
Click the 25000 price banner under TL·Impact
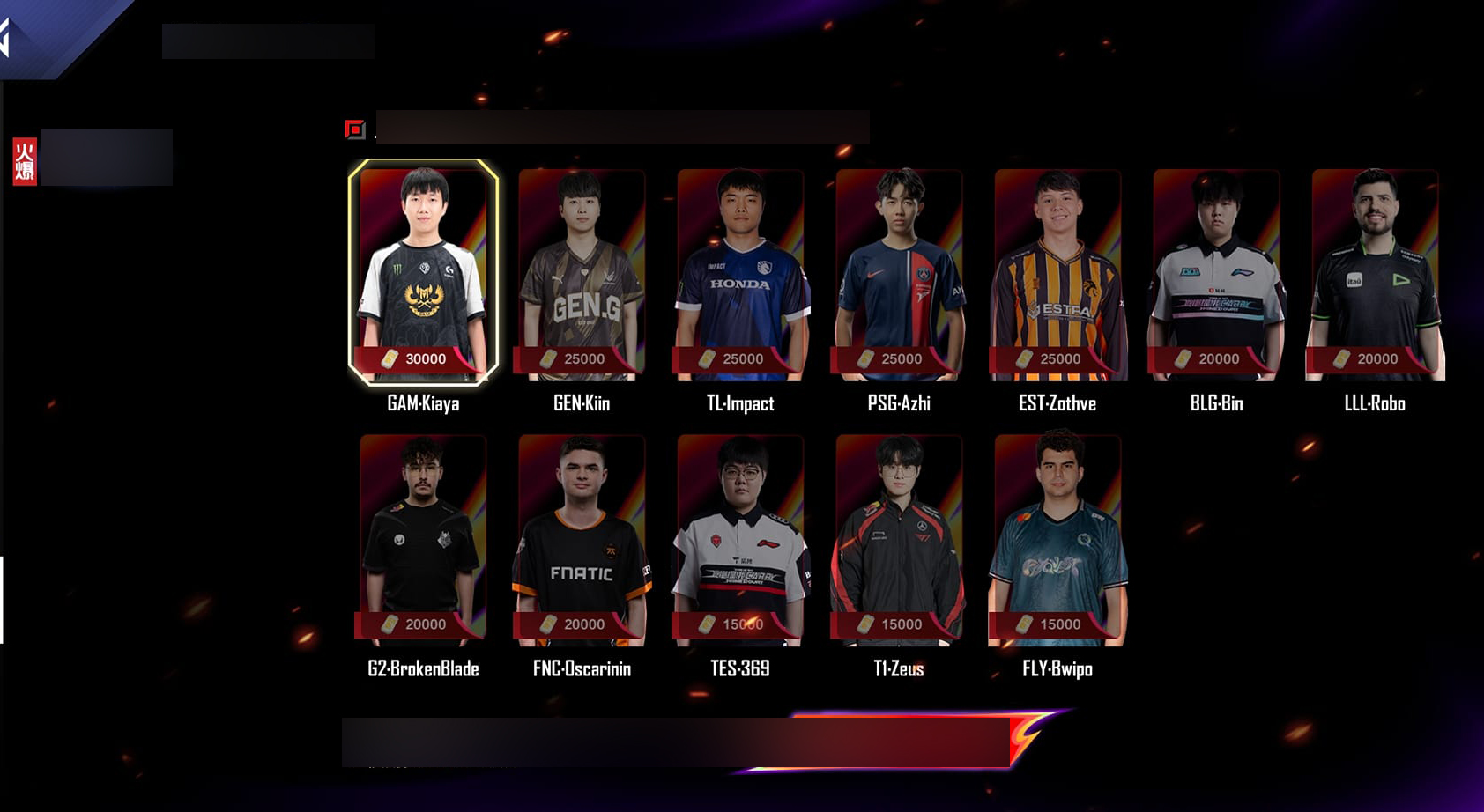click(742, 359)
